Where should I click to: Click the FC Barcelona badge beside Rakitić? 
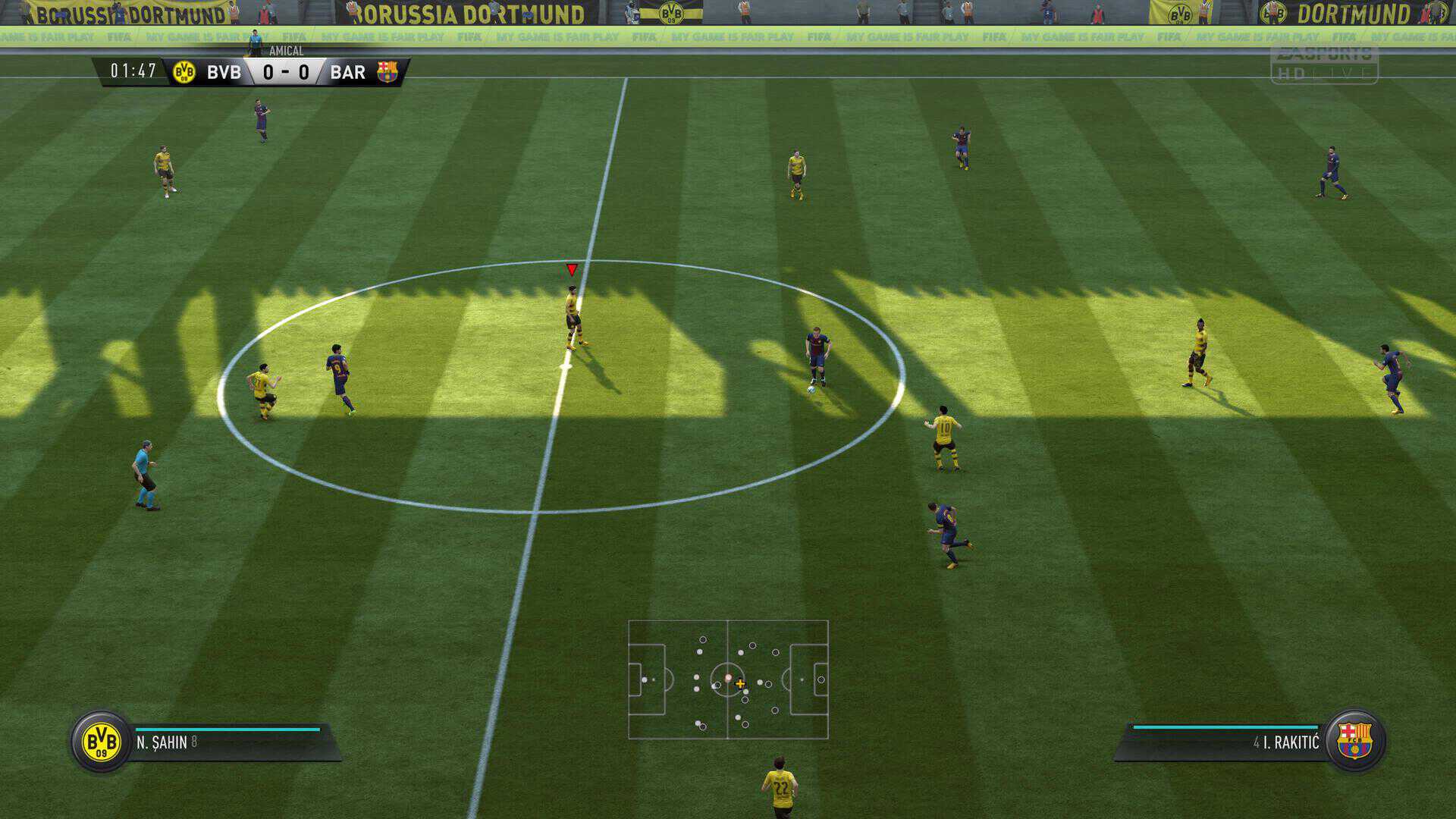[1355, 741]
